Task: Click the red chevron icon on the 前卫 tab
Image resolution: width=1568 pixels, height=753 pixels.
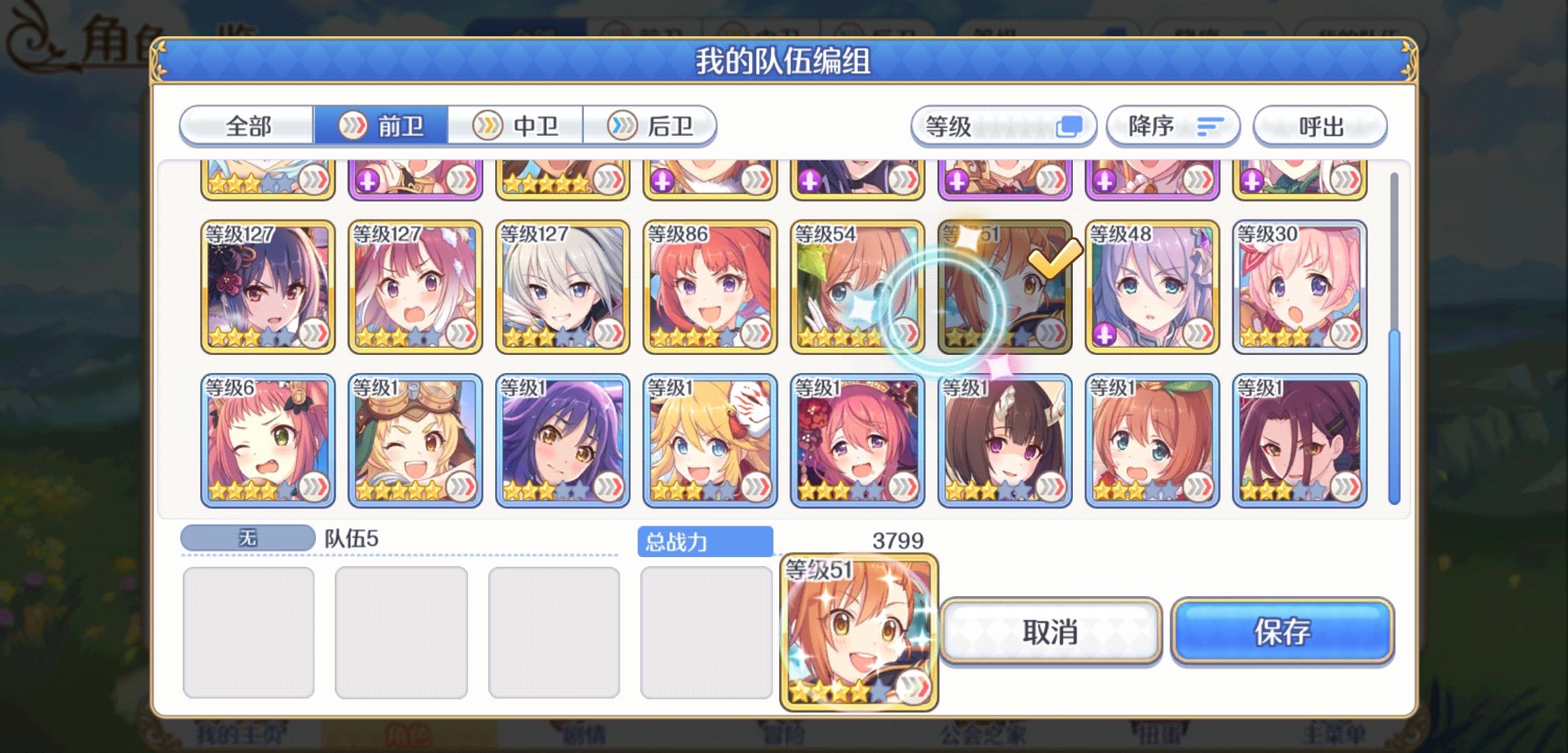Action: pos(355,127)
